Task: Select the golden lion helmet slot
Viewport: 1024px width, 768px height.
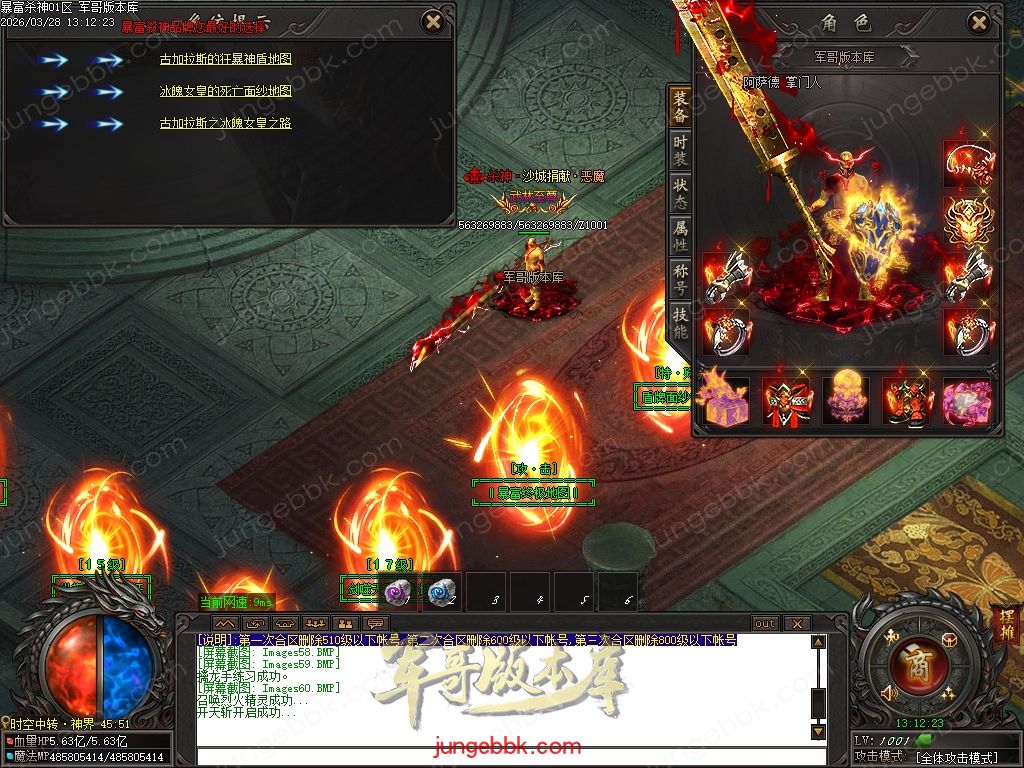Action: (968, 220)
